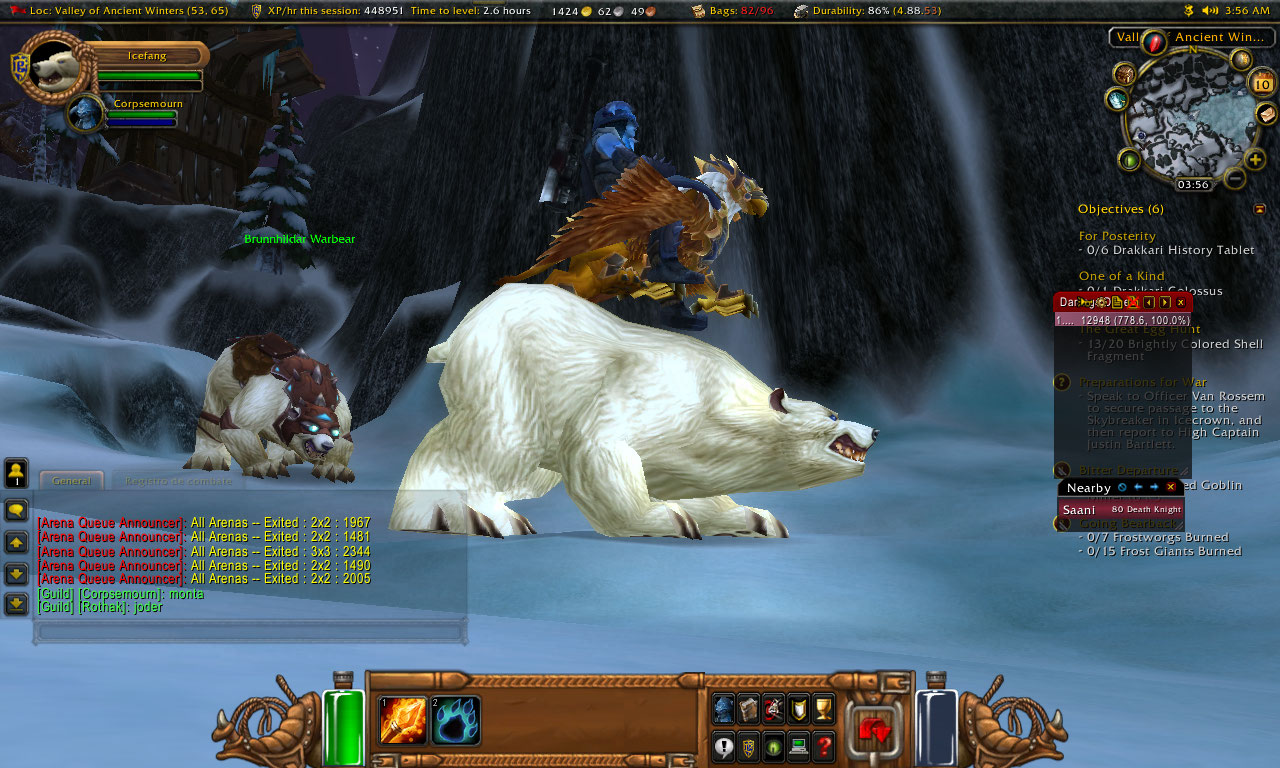Select the For Posterity quest in tracker
1280x768 pixels.
tap(1117, 236)
